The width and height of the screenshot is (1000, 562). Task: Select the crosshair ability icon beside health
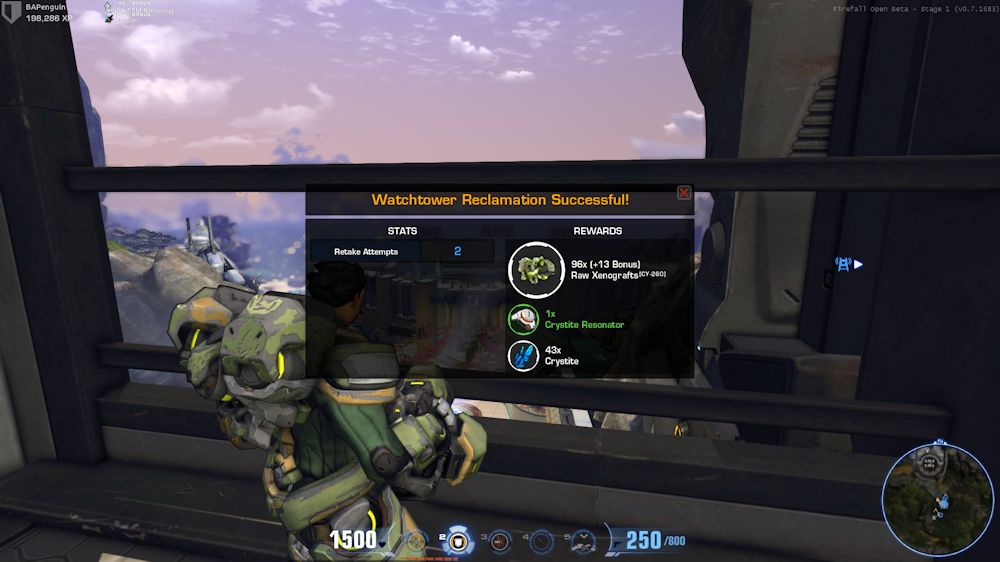(x=417, y=541)
